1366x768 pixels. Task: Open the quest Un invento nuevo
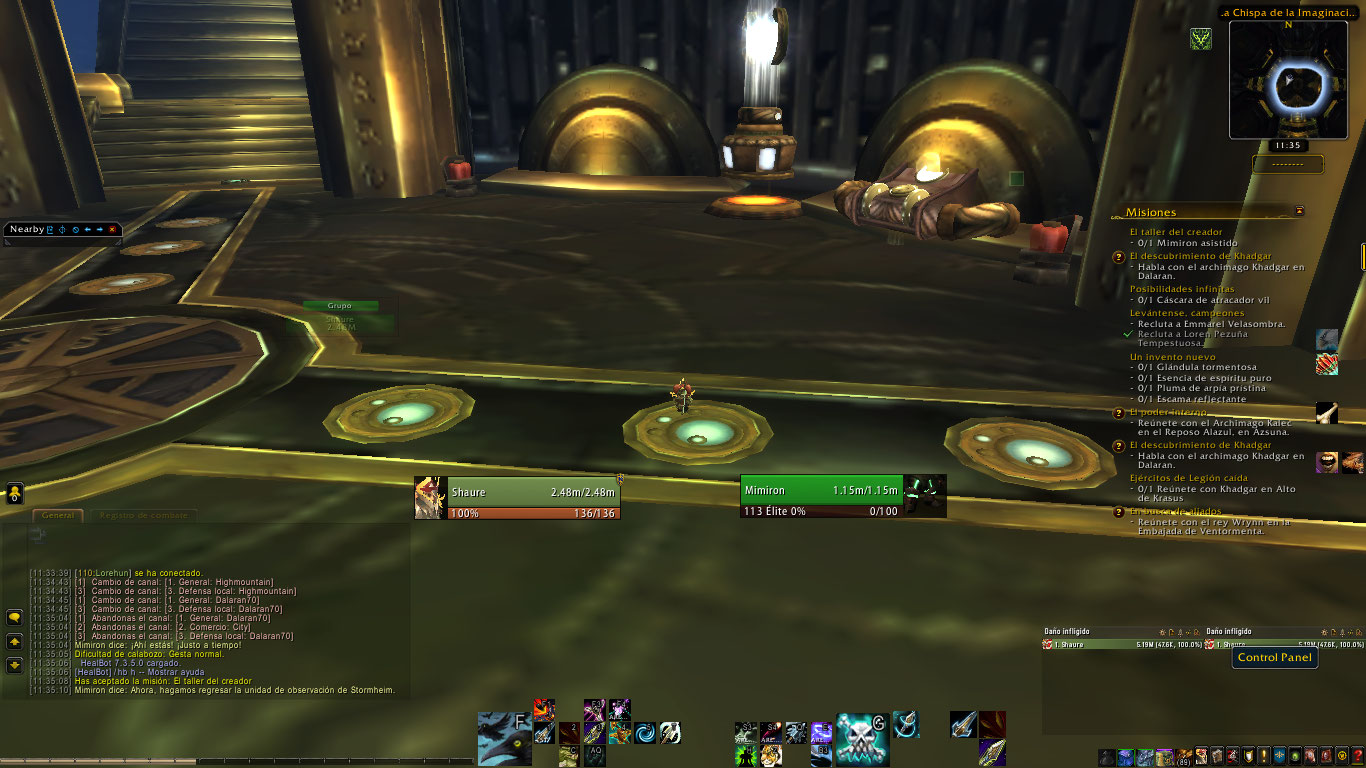coord(1172,357)
